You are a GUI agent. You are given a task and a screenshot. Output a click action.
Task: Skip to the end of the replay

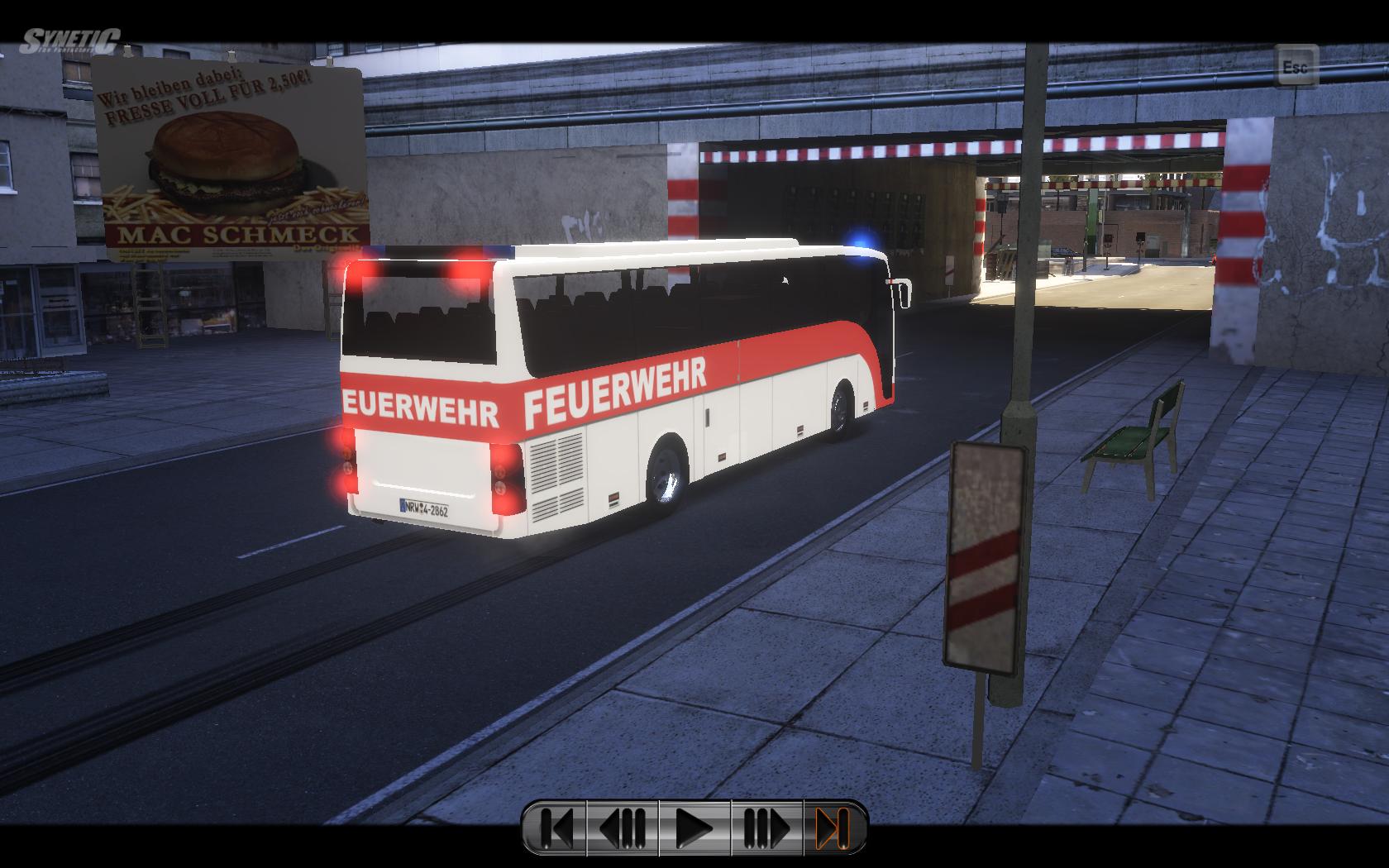833,827
